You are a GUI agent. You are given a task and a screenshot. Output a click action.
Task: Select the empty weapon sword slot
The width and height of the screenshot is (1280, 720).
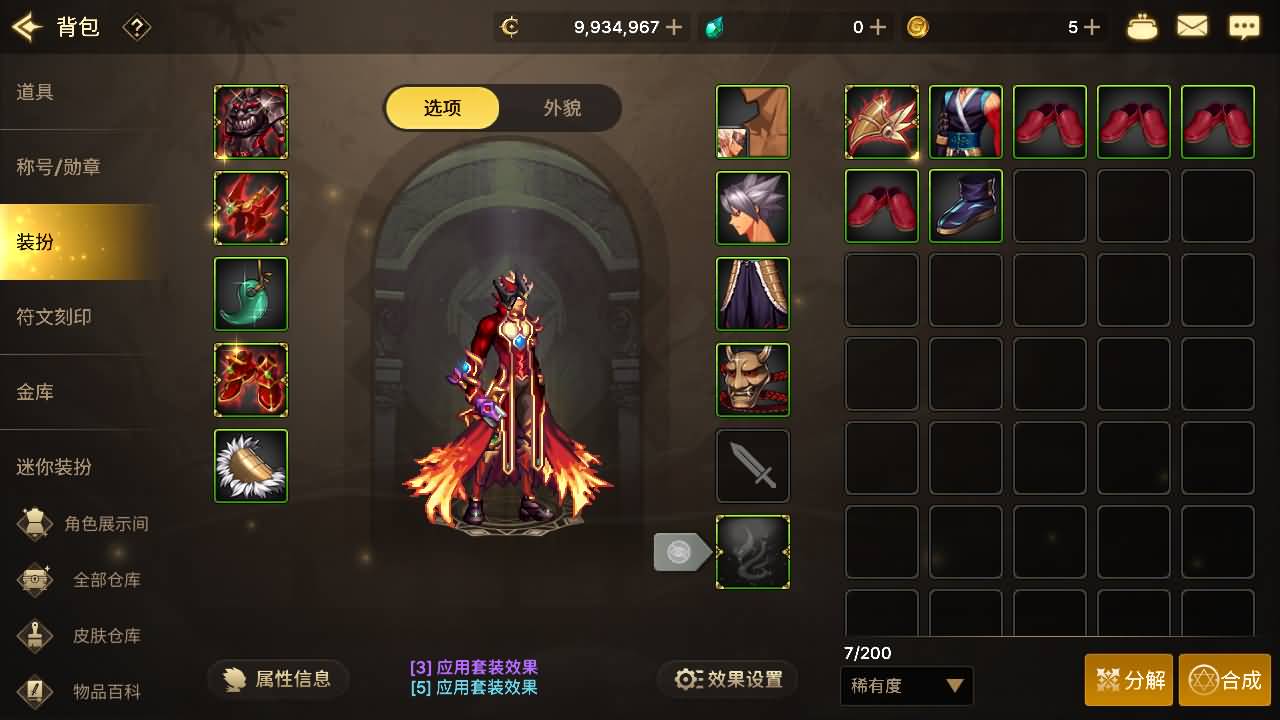[752, 465]
